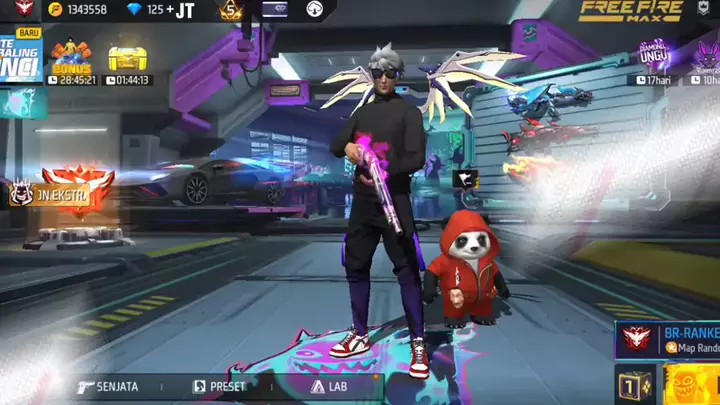The height and width of the screenshot is (405, 720).
Task: Open the orange monster face icon
Action: click(x=692, y=385)
